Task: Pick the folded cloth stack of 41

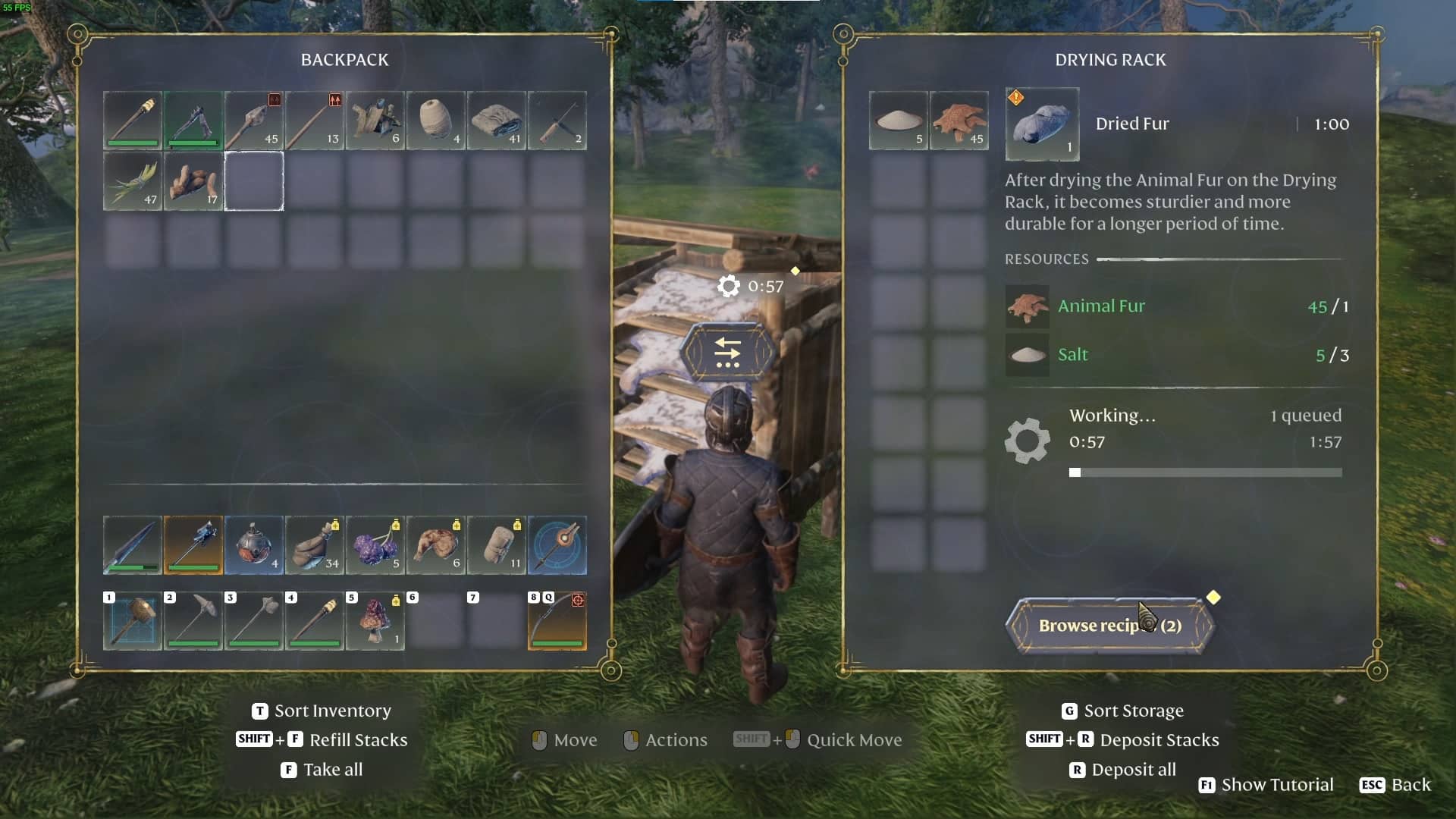Action: (x=497, y=121)
